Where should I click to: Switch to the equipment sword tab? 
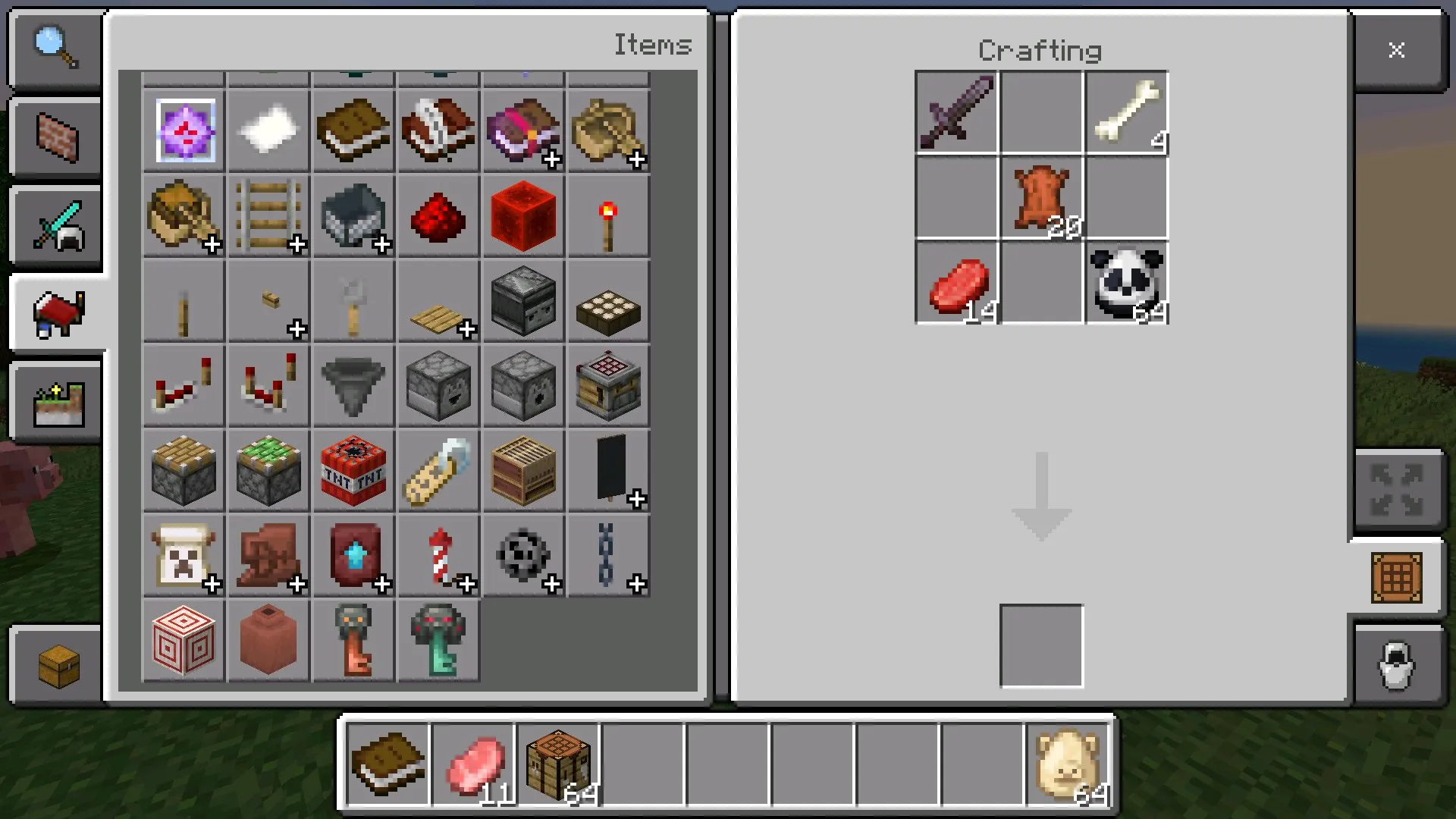click(x=55, y=226)
